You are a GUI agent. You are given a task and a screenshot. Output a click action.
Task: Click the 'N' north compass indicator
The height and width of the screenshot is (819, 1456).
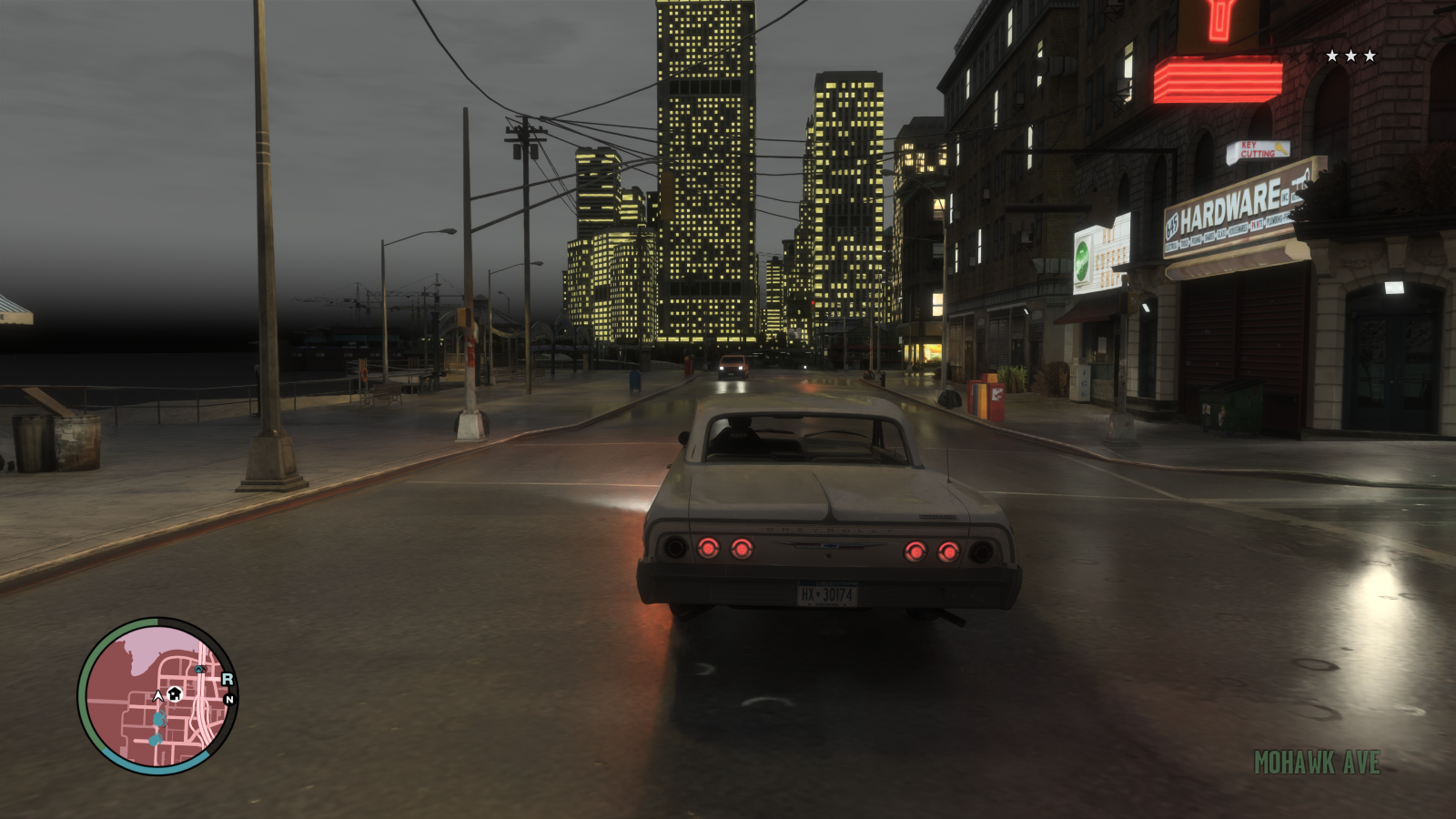tap(229, 698)
